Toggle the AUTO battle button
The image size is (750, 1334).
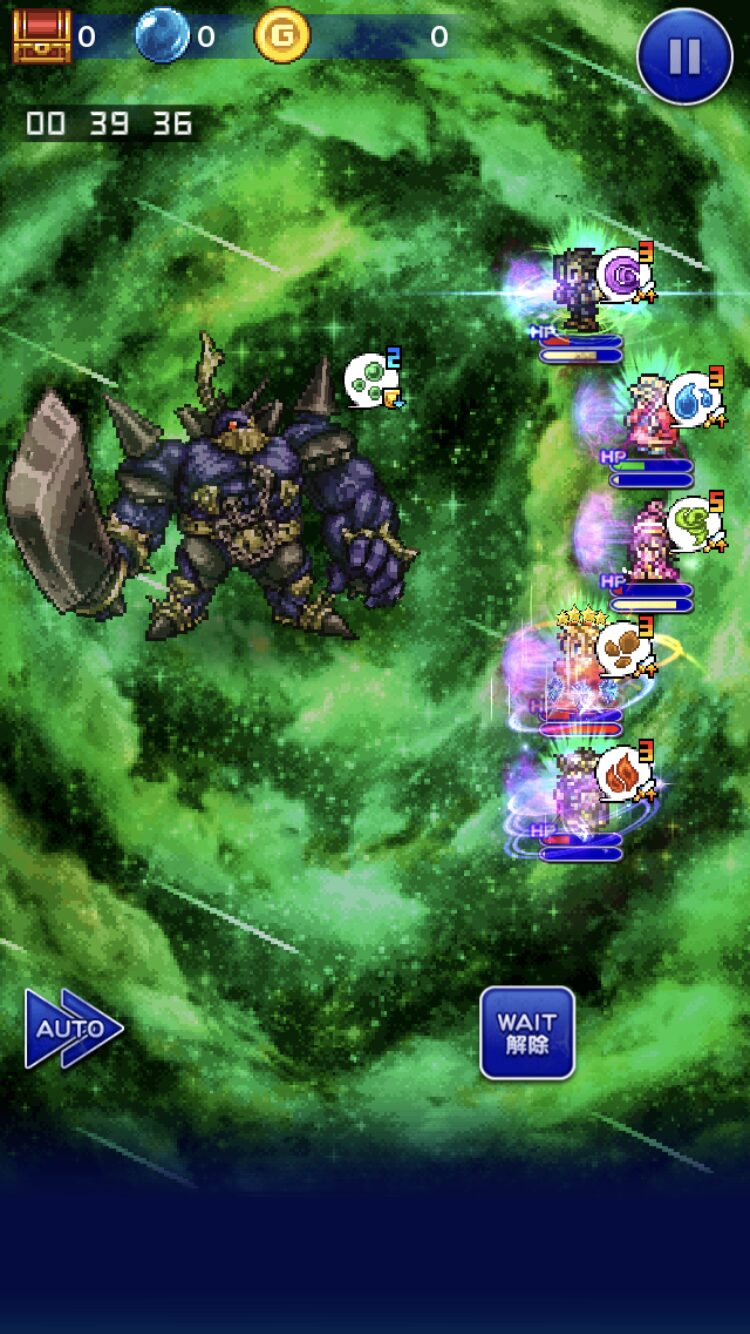72,1029
